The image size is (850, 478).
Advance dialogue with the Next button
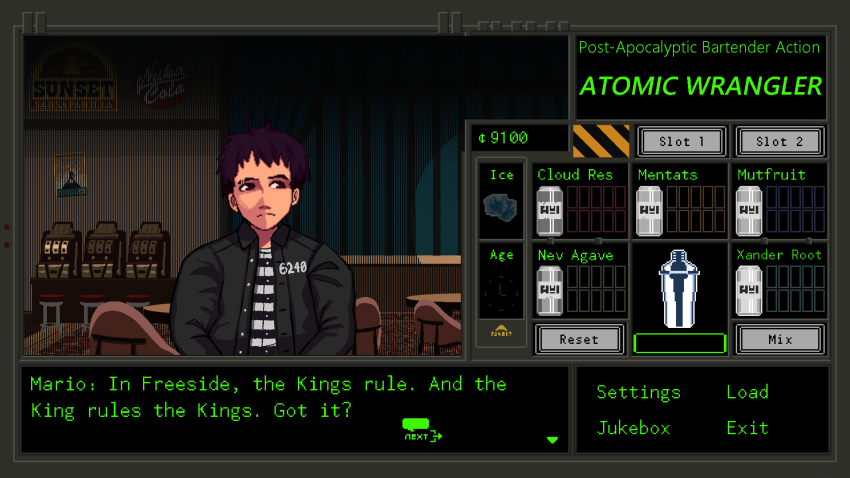point(421,429)
